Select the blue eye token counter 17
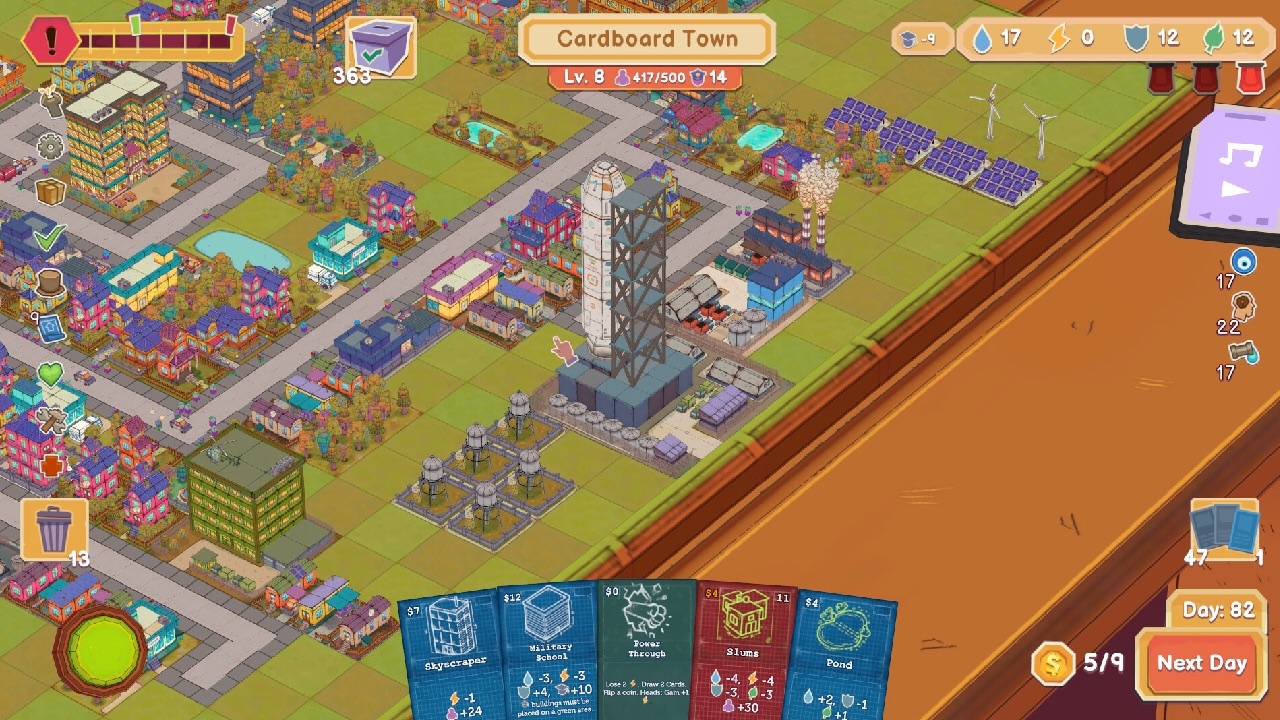This screenshot has width=1280, height=720. (x=1243, y=262)
